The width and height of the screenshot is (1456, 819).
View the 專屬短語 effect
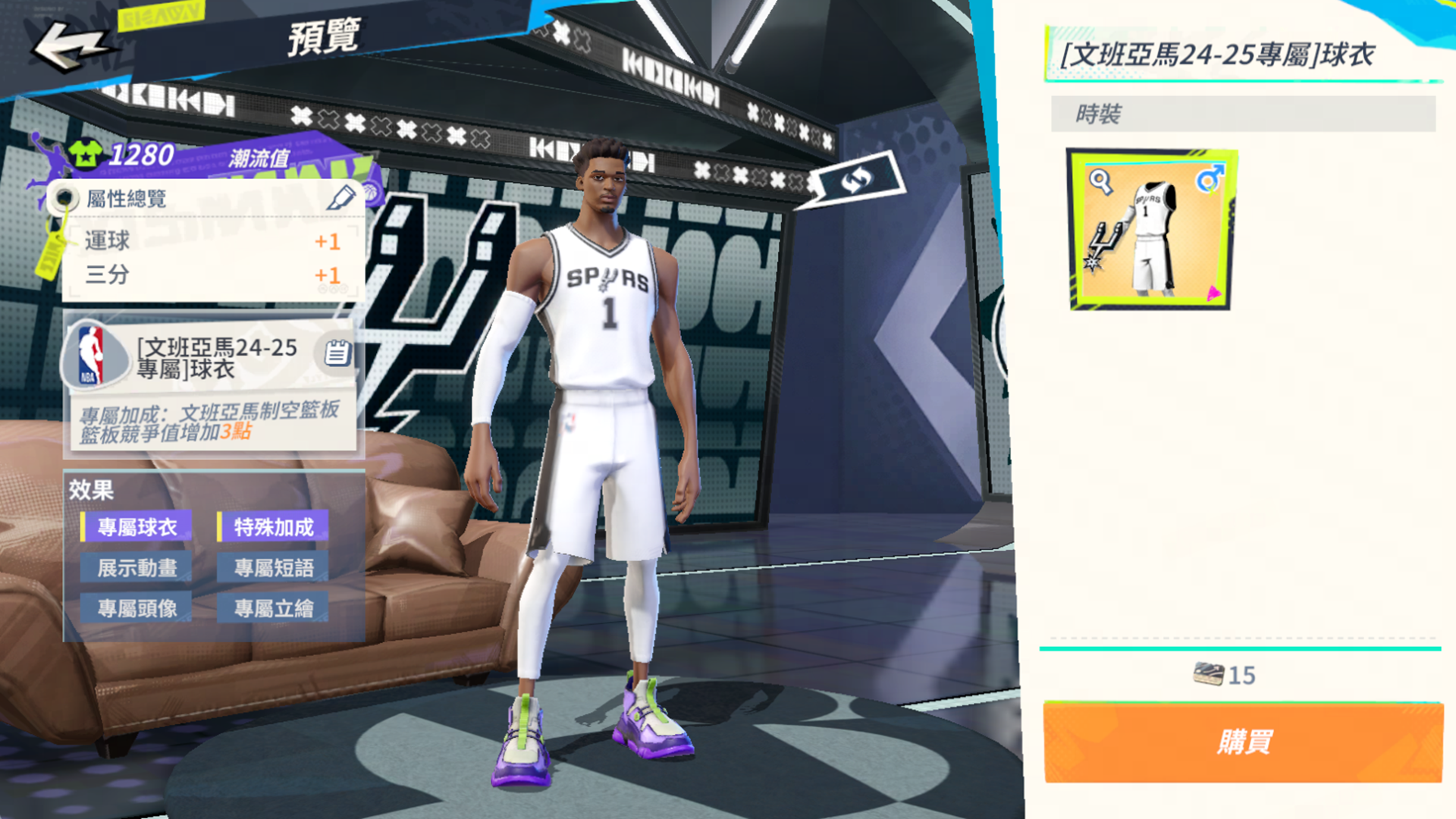pyautogui.click(x=273, y=568)
